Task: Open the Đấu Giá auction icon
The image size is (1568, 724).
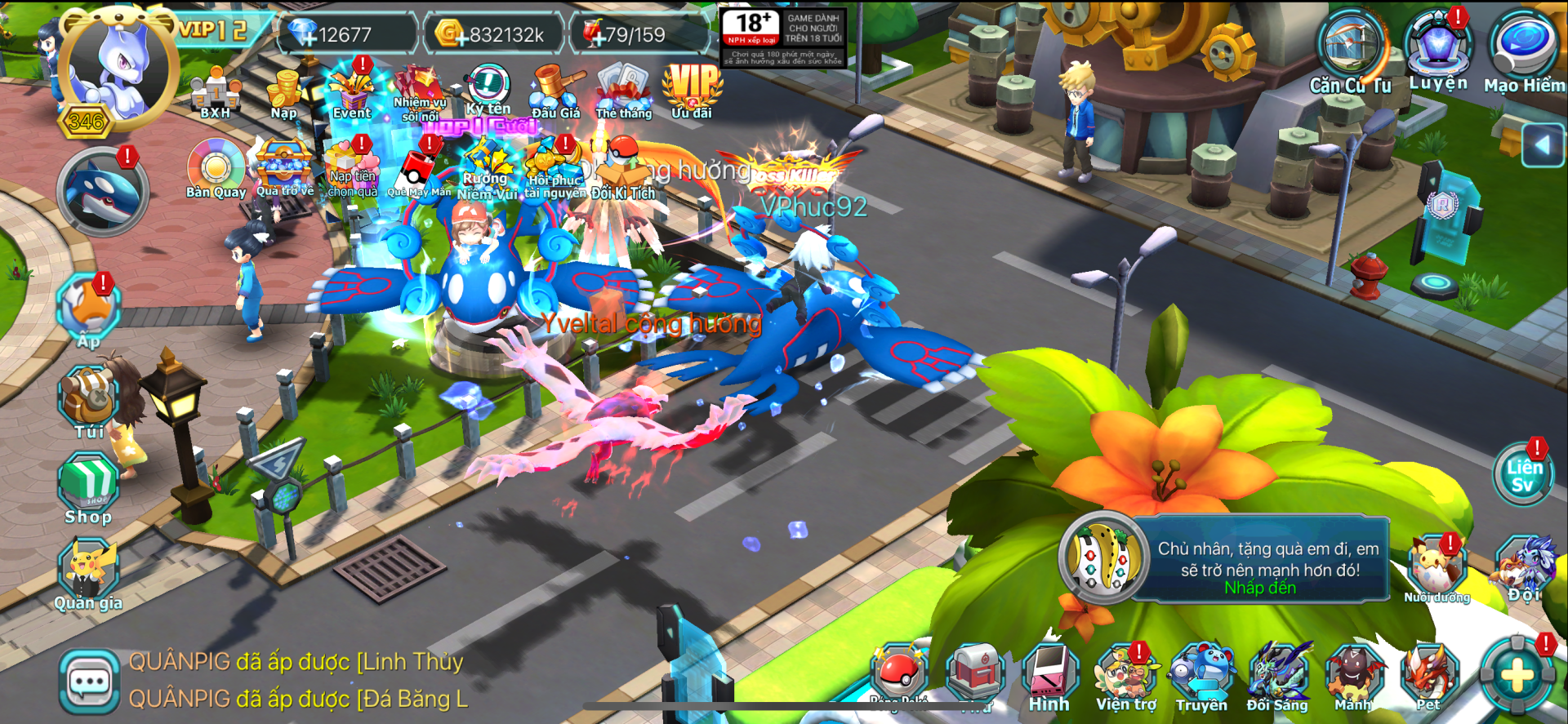Action: [555, 91]
